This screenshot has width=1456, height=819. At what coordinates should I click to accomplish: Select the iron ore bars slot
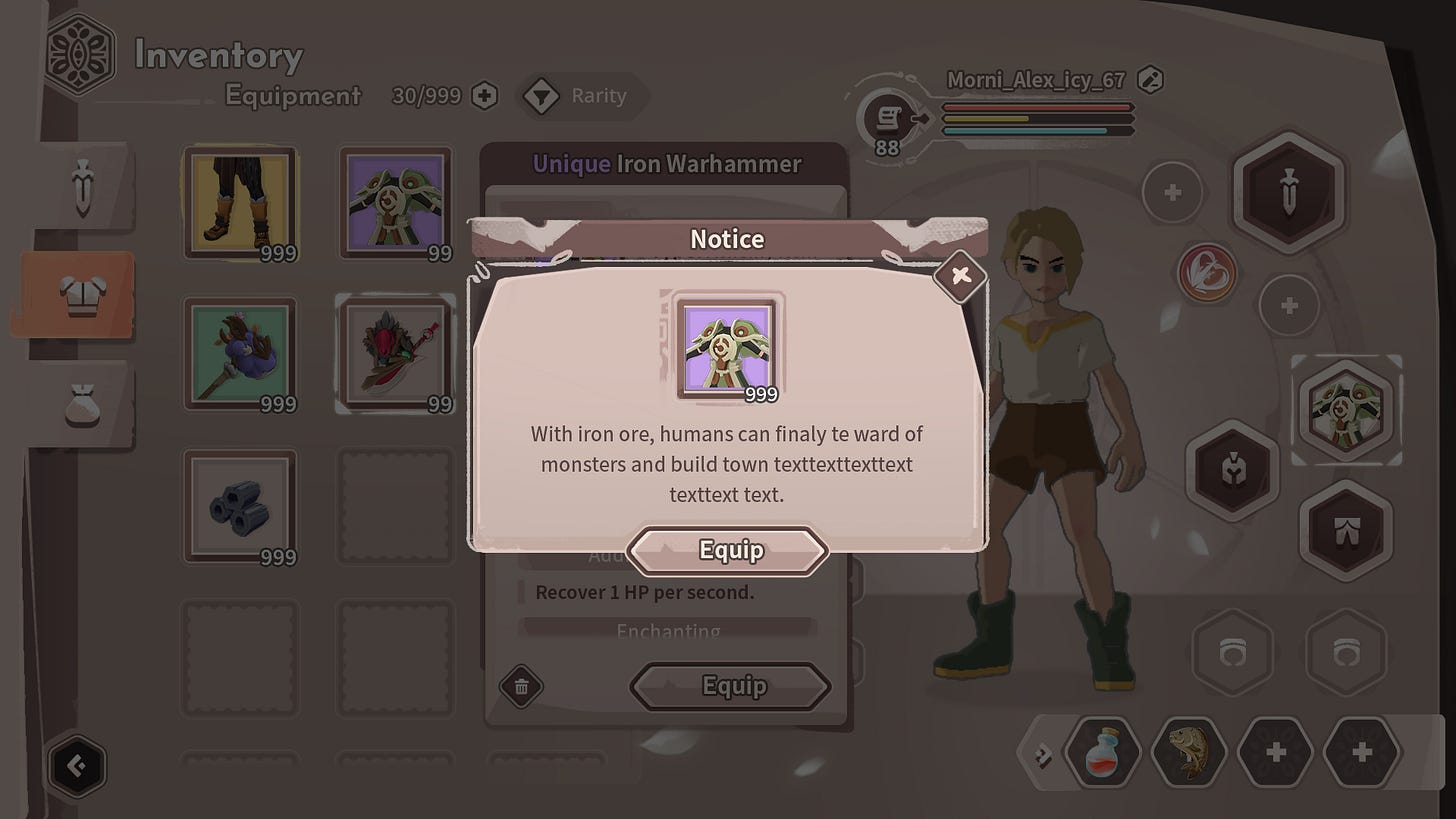point(240,506)
